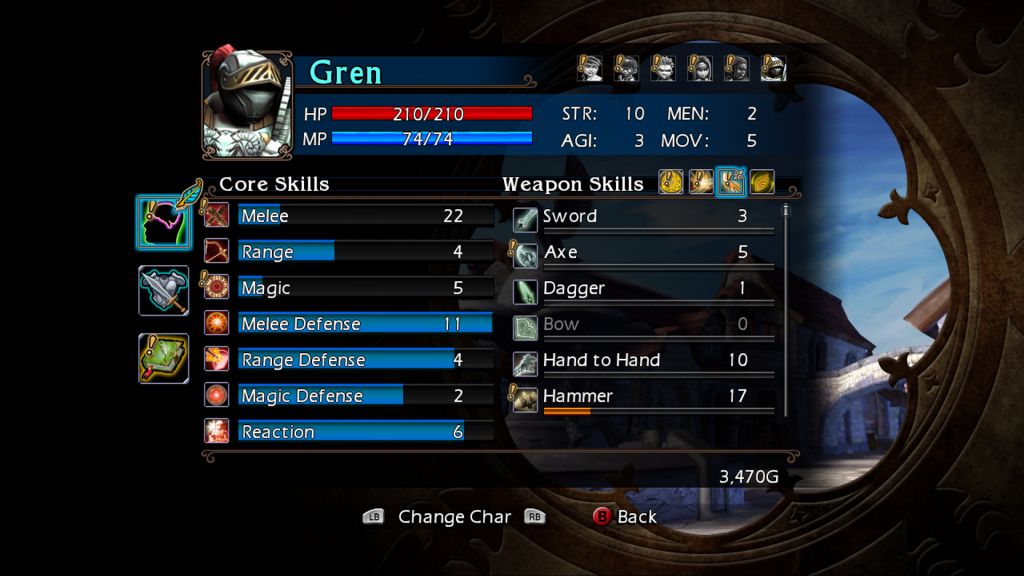Select the Hammer weapon skill

(x=645, y=397)
